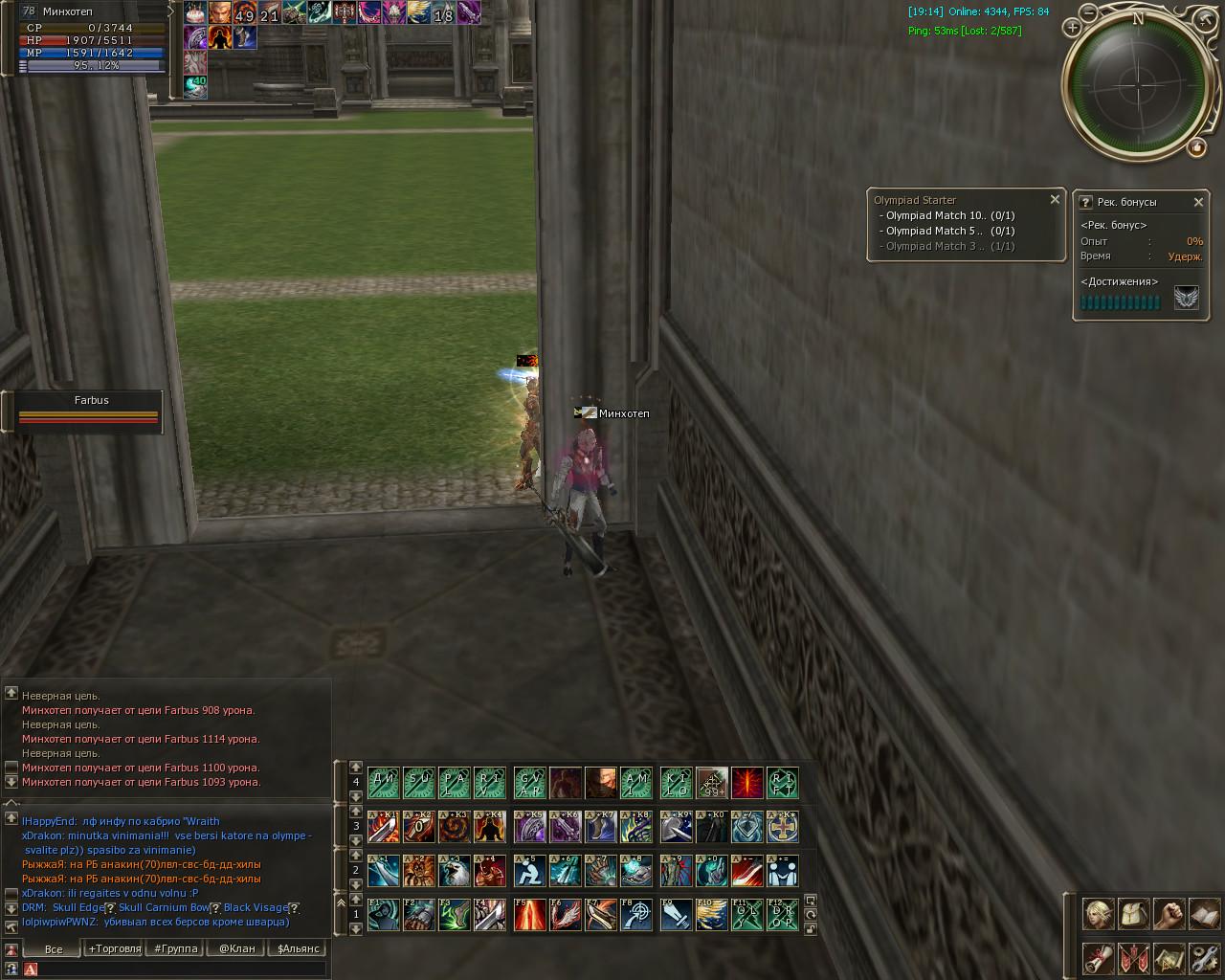The height and width of the screenshot is (980, 1225).
Task: Open the #Группа chat tab
Action: pos(175,948)
